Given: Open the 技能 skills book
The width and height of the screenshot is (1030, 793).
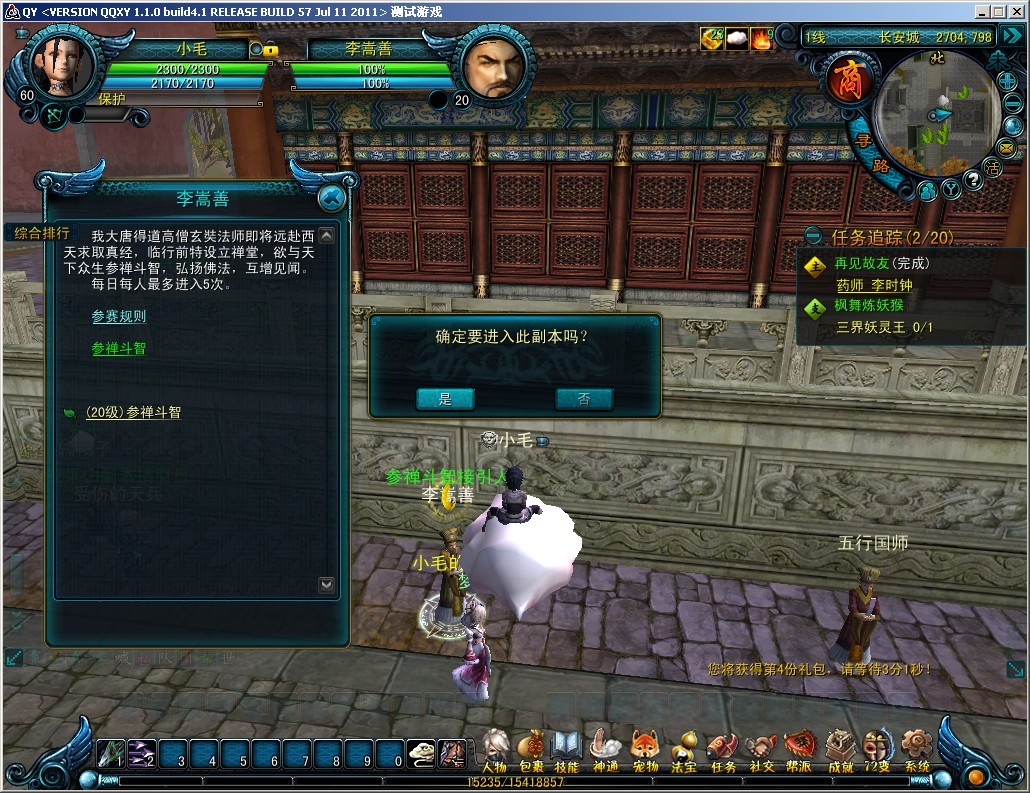Looking at the screenshot, I should [x=567, y=750].
